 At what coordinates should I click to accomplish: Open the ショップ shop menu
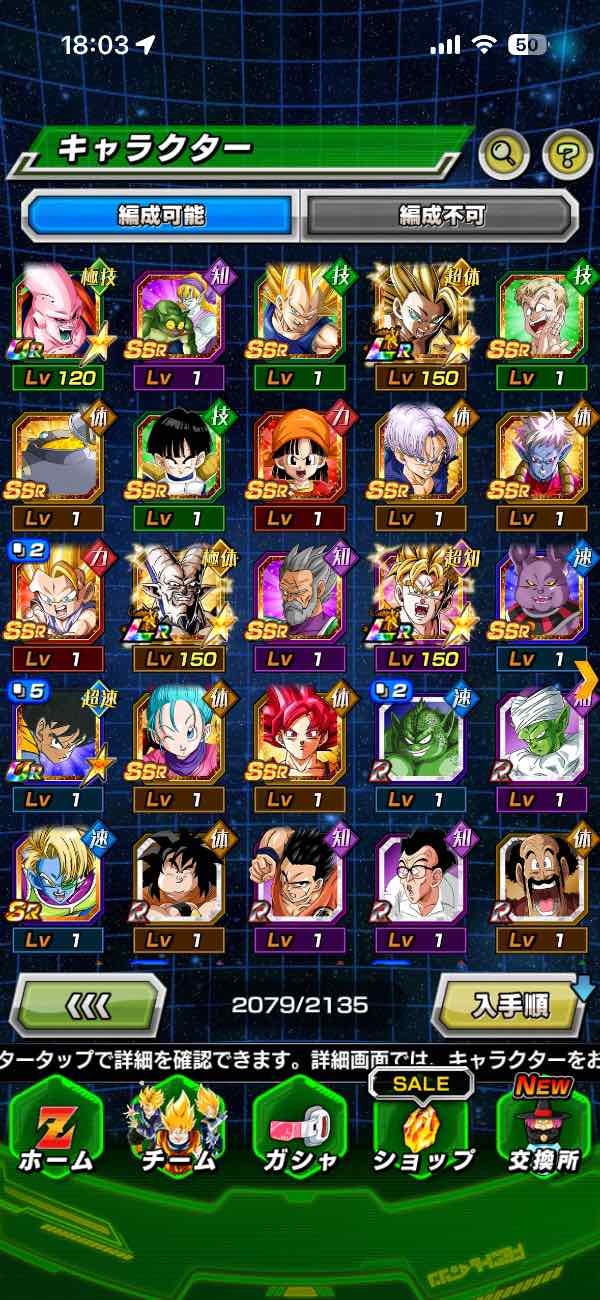(x=422, y=1130)
